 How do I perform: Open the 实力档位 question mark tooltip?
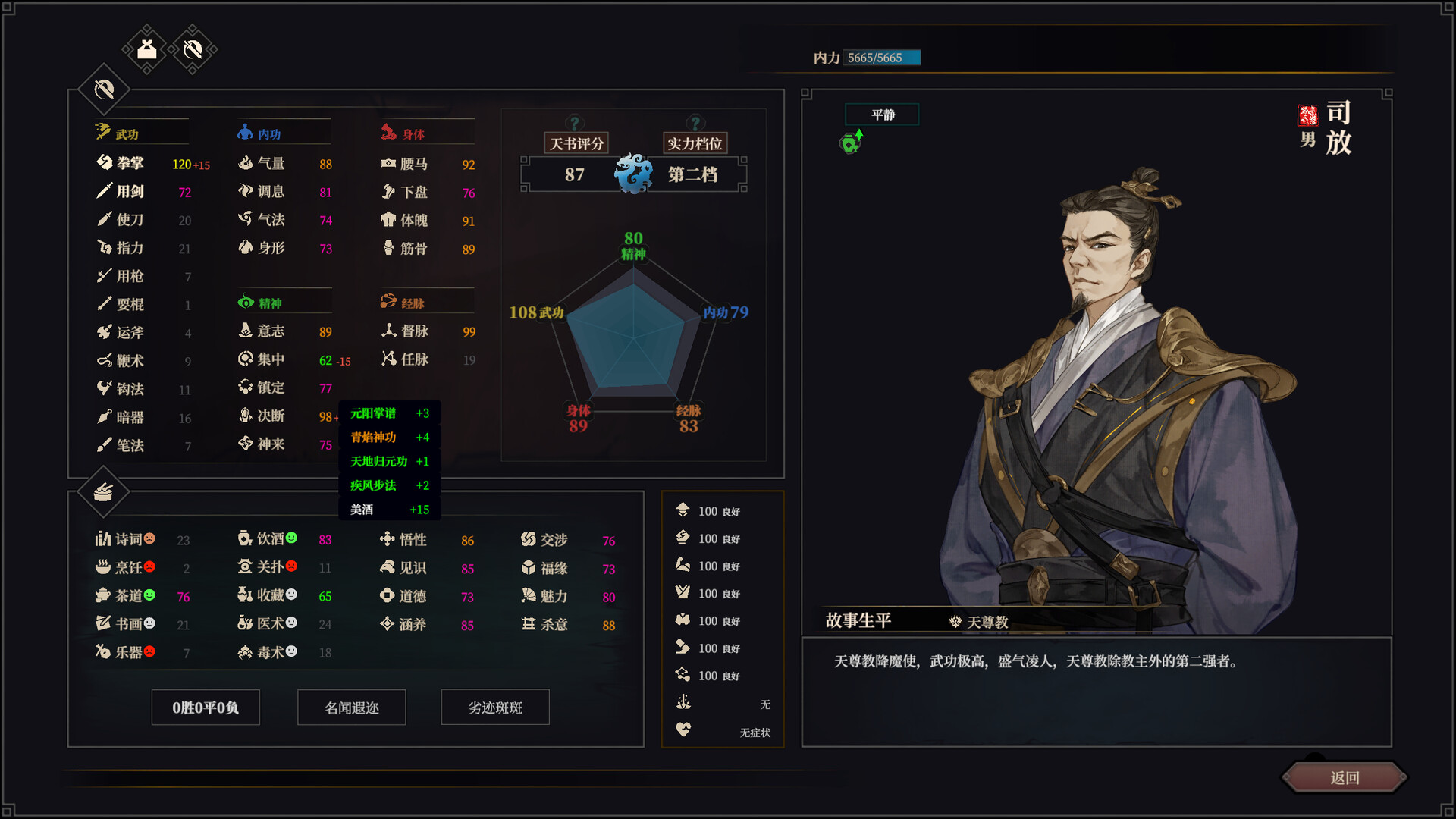694,124
